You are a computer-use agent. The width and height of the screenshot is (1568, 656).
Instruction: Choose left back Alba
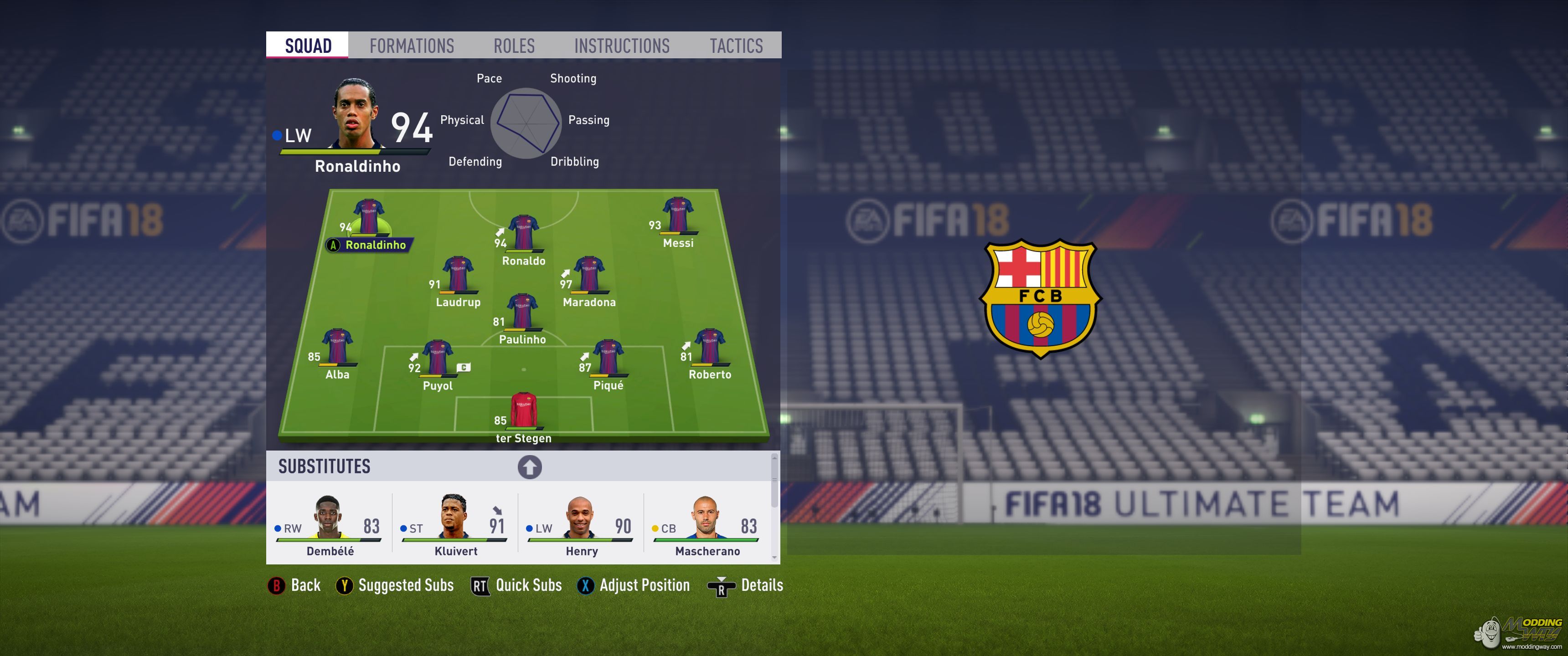[x=337, y=347]
